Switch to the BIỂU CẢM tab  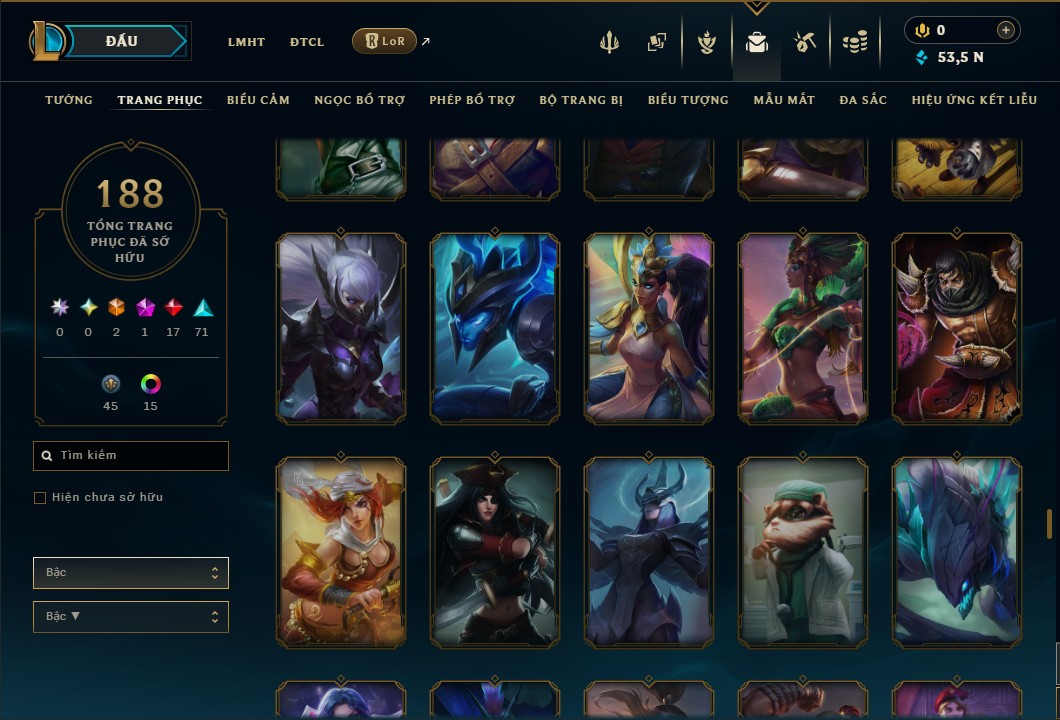258,100
